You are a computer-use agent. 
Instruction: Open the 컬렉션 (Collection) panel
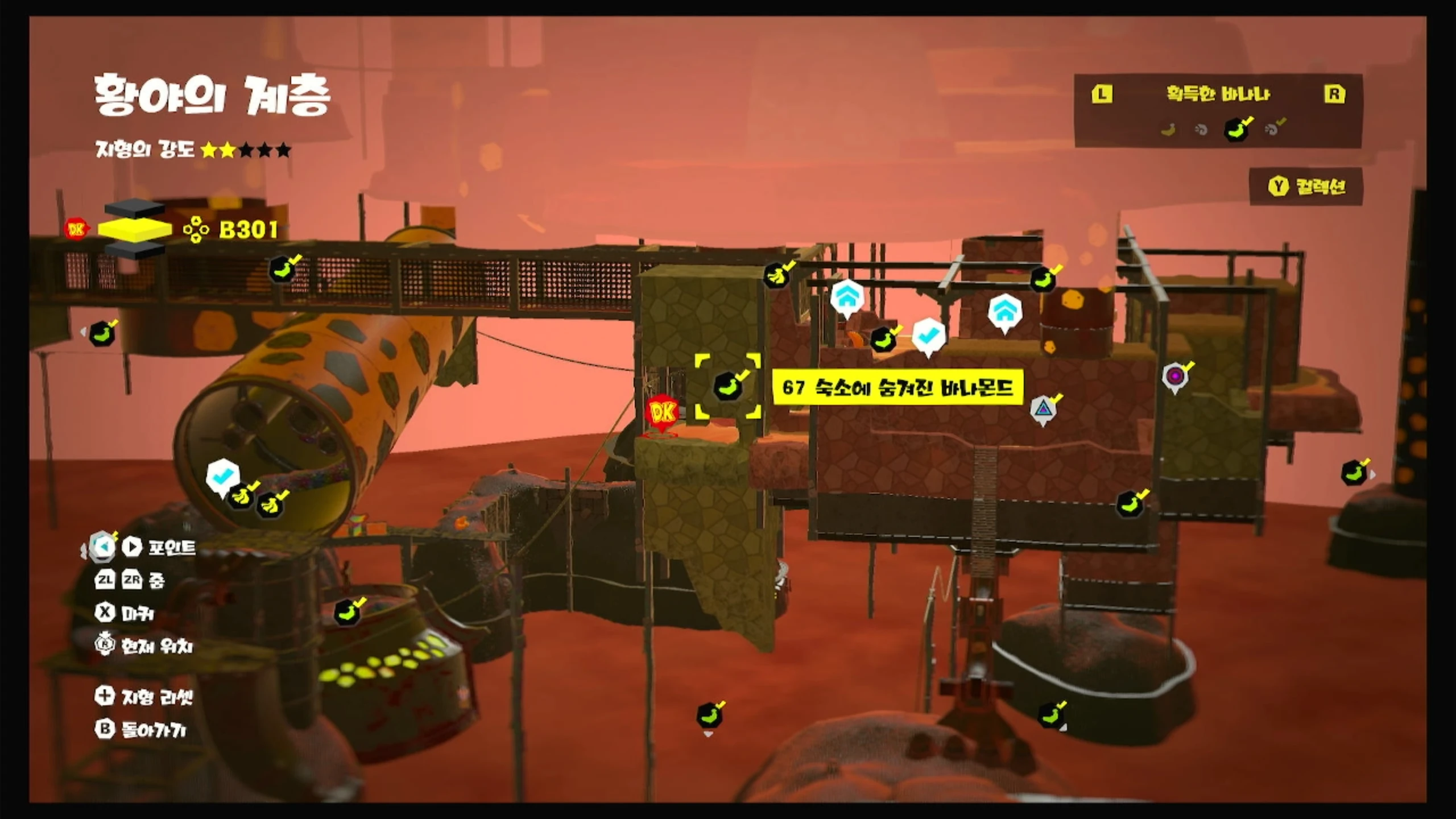click(1306, 187)
